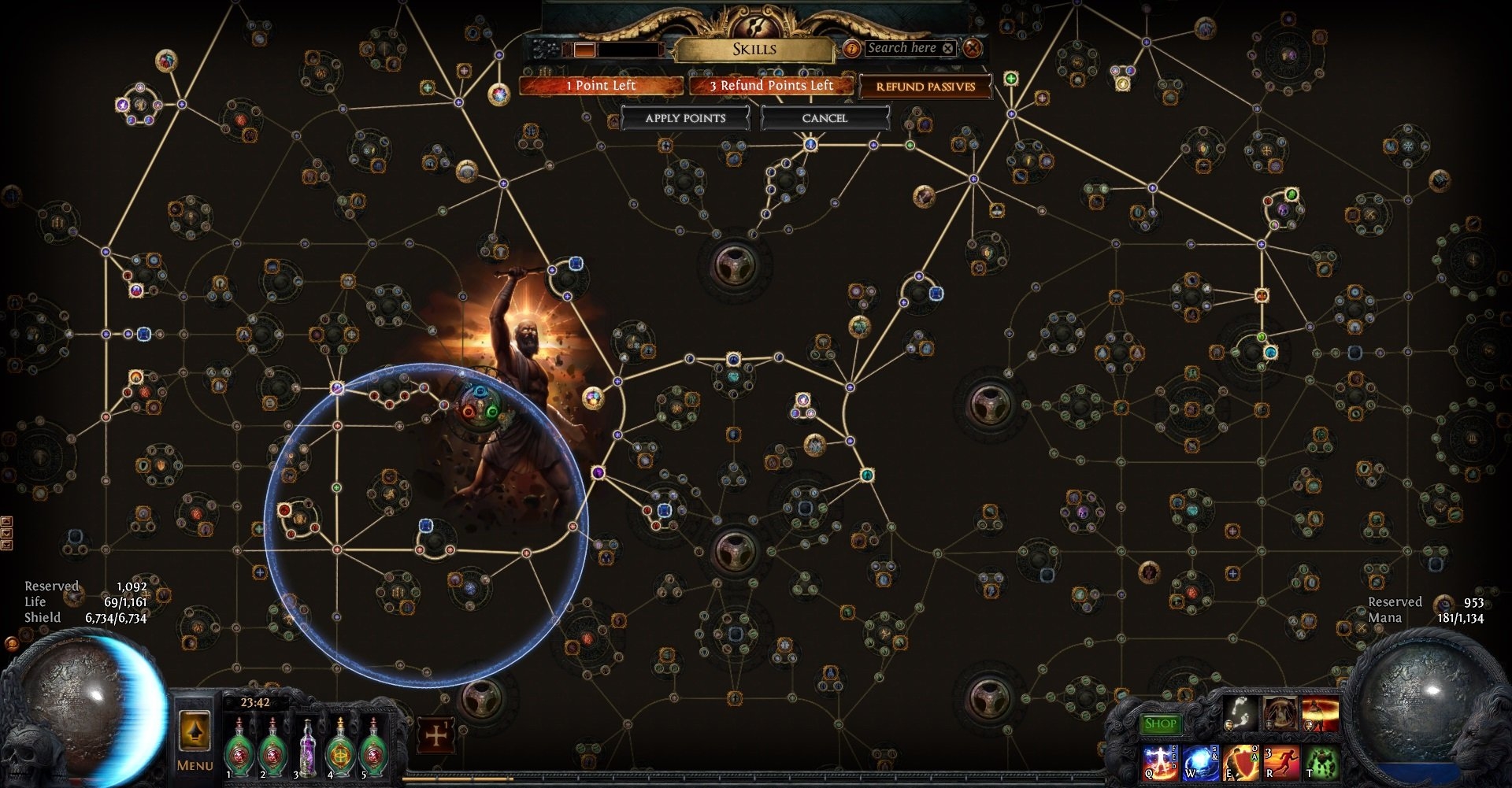The image size is (1512, 788).
Task: Open the Menu button with arrow
Action: 195,740
